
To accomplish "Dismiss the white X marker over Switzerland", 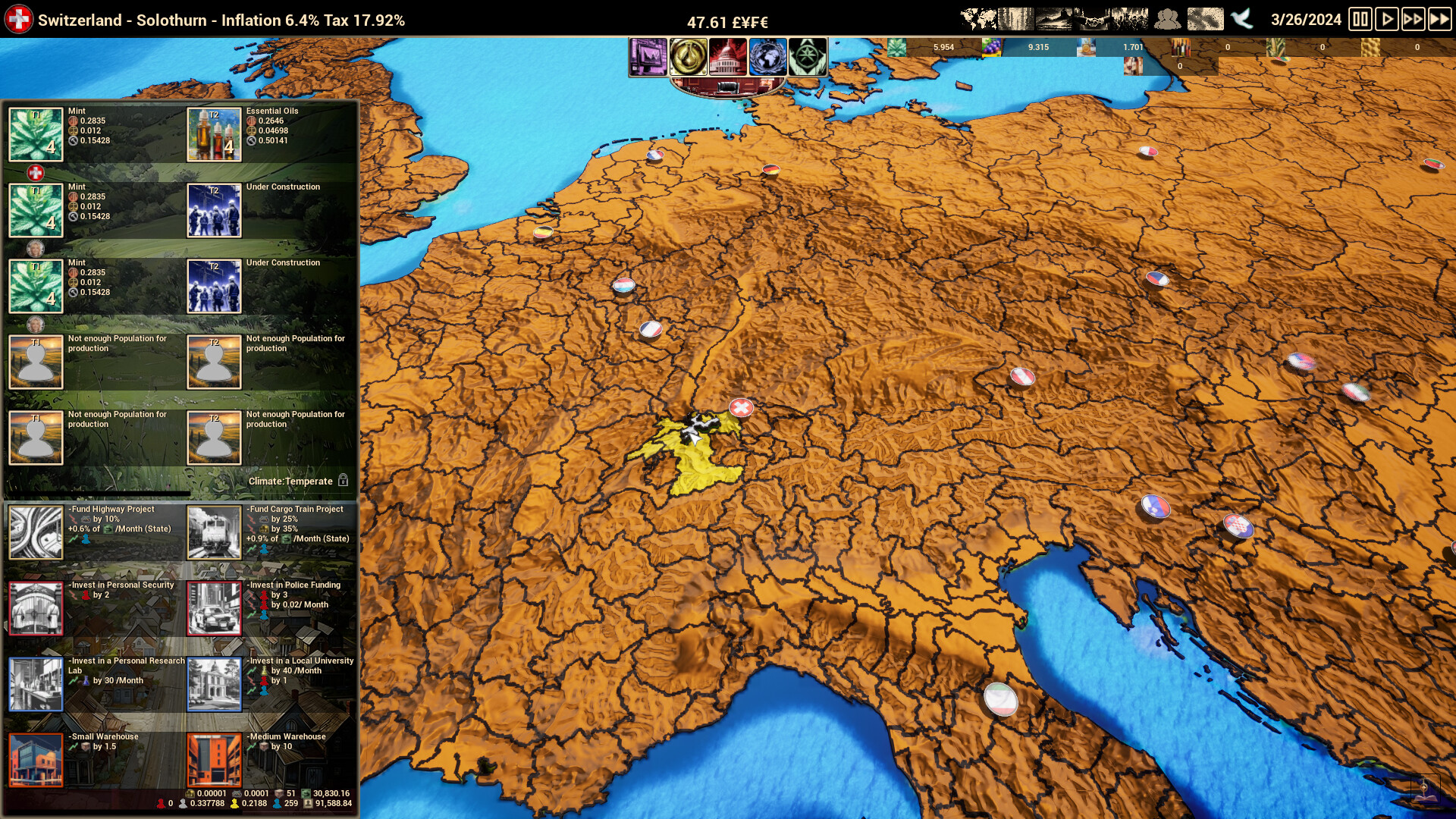I will tap(741, 407).
